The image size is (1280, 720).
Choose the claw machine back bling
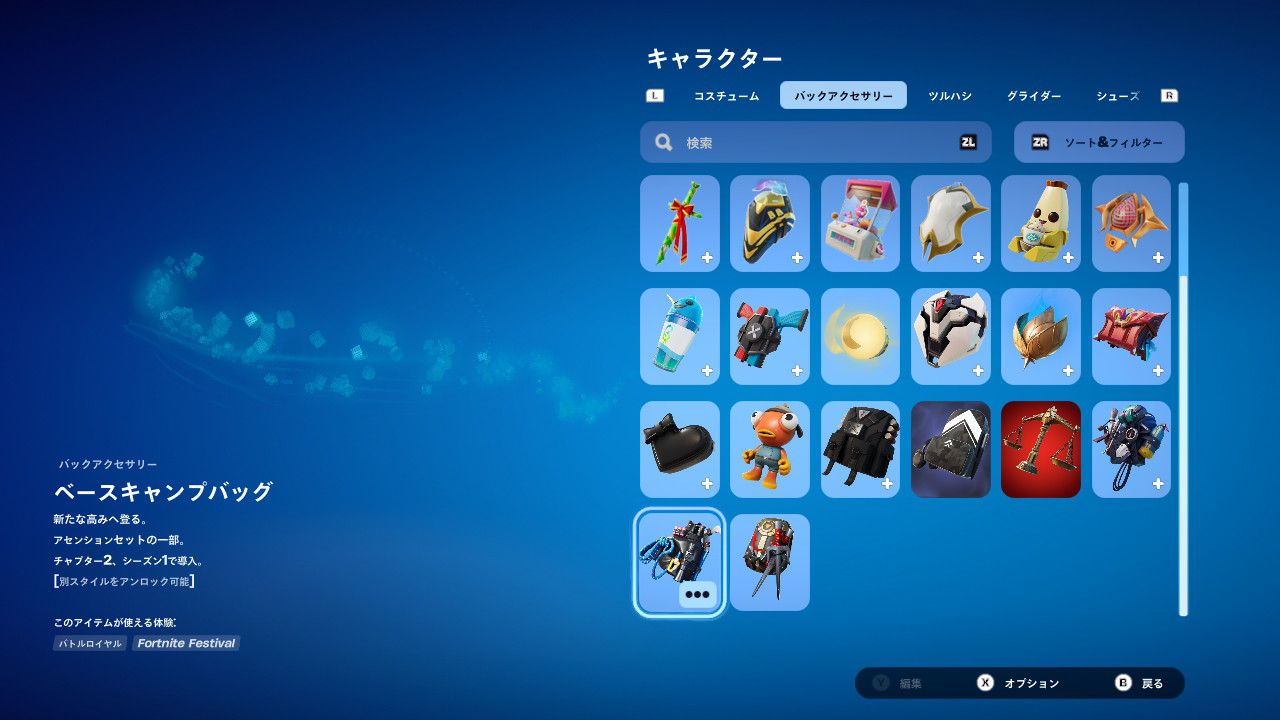point(860,223)
